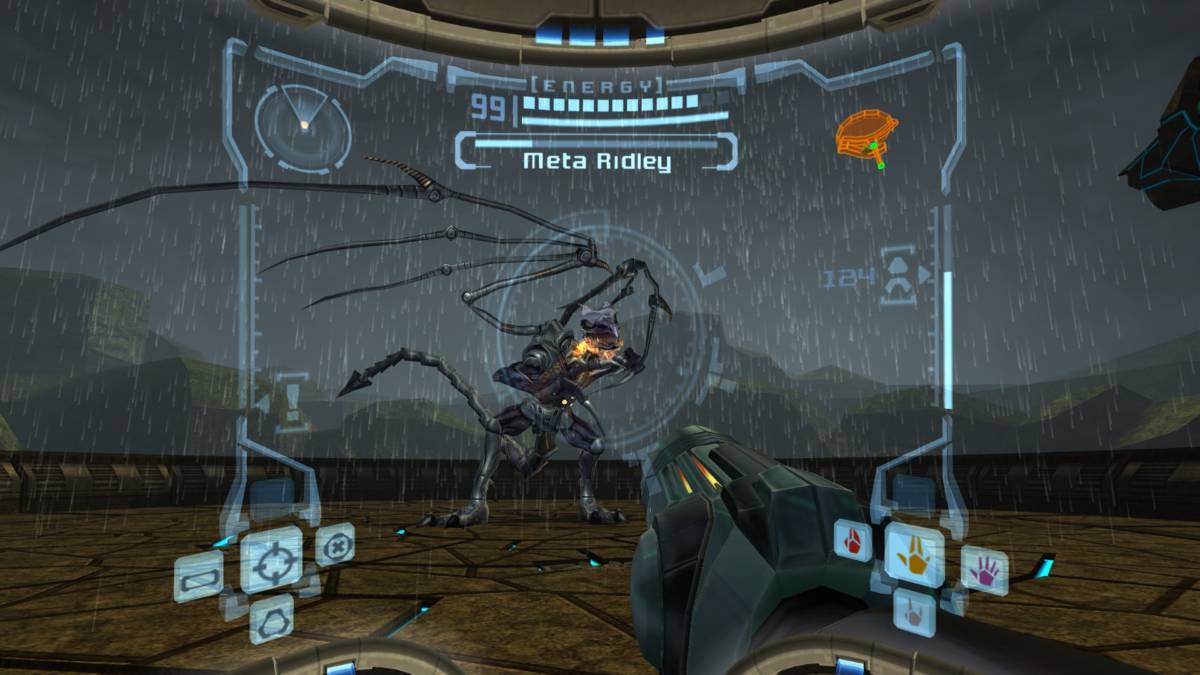Screen dimensions: 1200x675
Task: Pick the pale Ice Beam icon
Action: (x=913, y=610)
